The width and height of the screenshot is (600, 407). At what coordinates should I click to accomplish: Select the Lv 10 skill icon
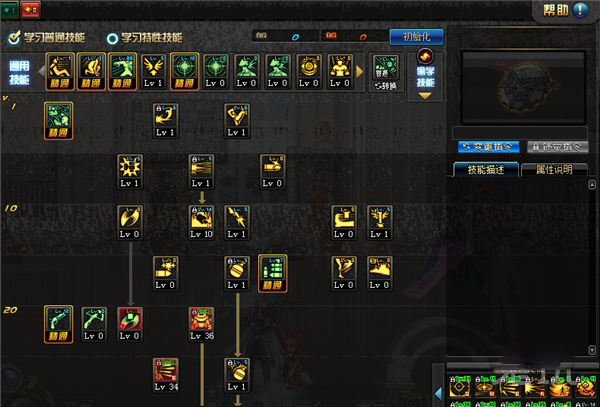[x=201, y=222]
